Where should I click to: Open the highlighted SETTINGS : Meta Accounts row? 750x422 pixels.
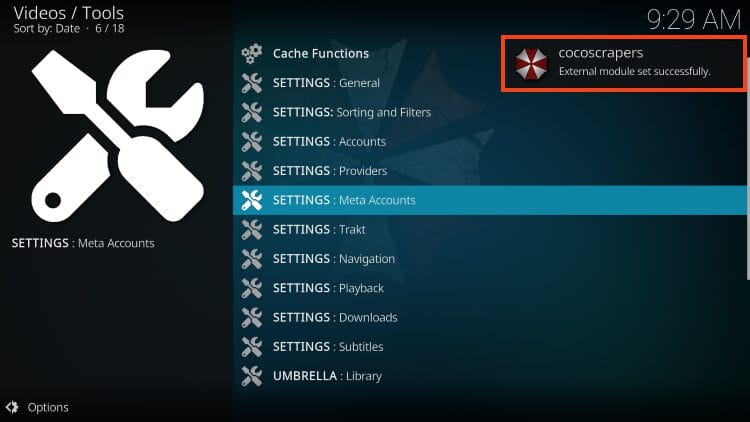(x=343, y=200)
